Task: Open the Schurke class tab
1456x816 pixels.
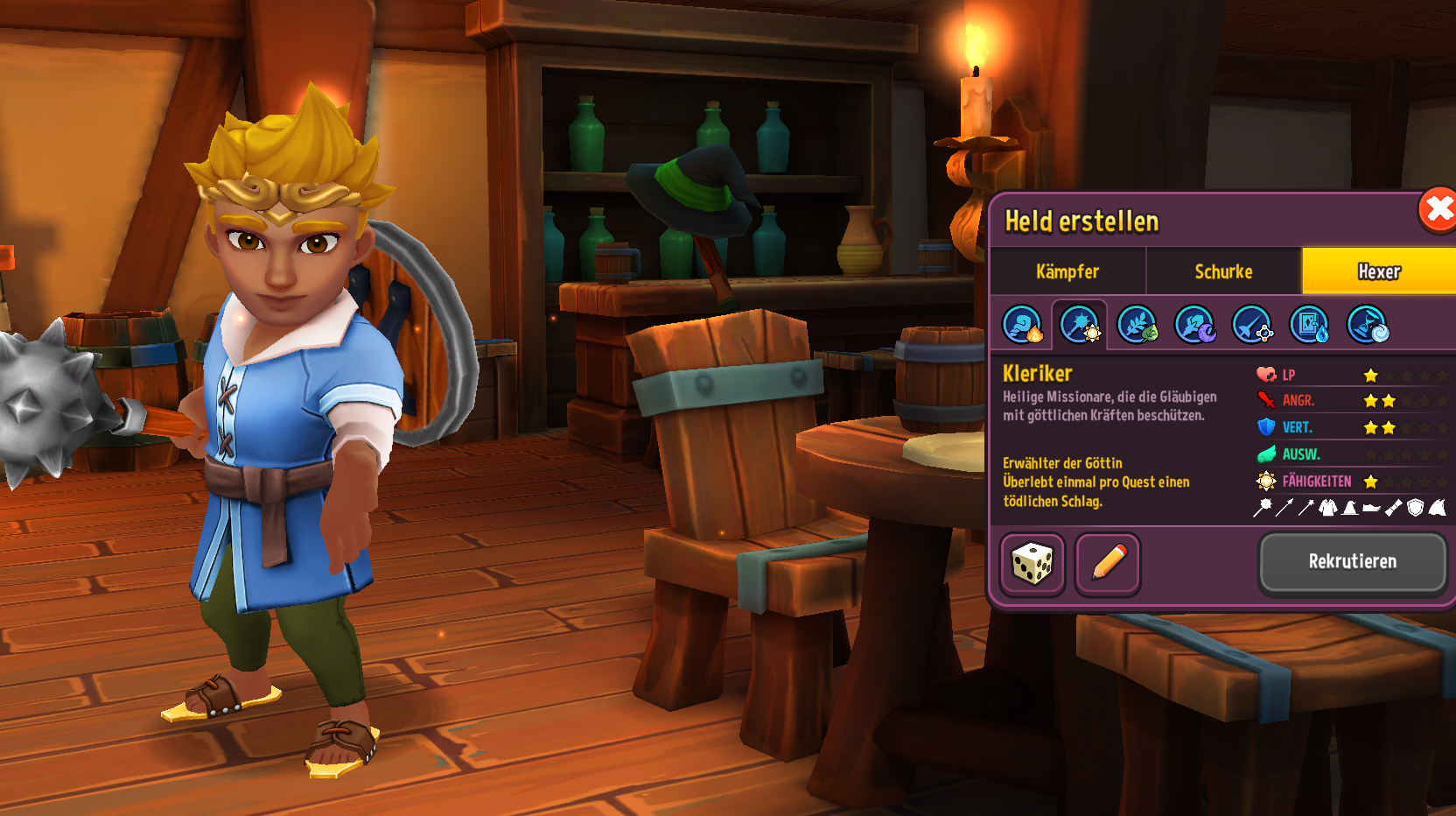Action: 1223,271
